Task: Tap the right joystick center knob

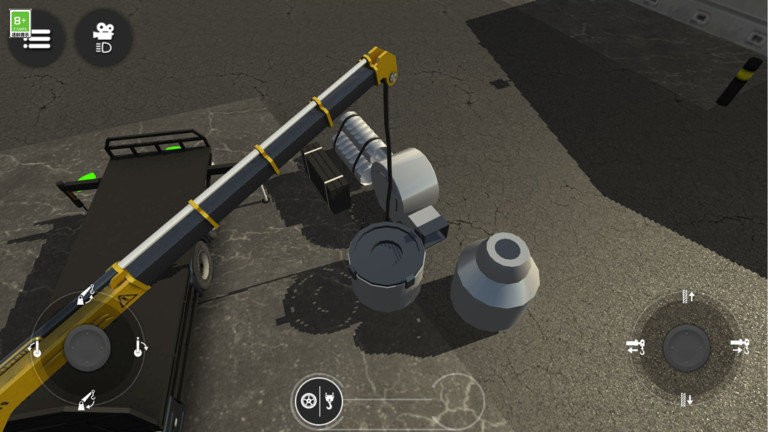Action: pyautogui.click(x=687, y=347)
